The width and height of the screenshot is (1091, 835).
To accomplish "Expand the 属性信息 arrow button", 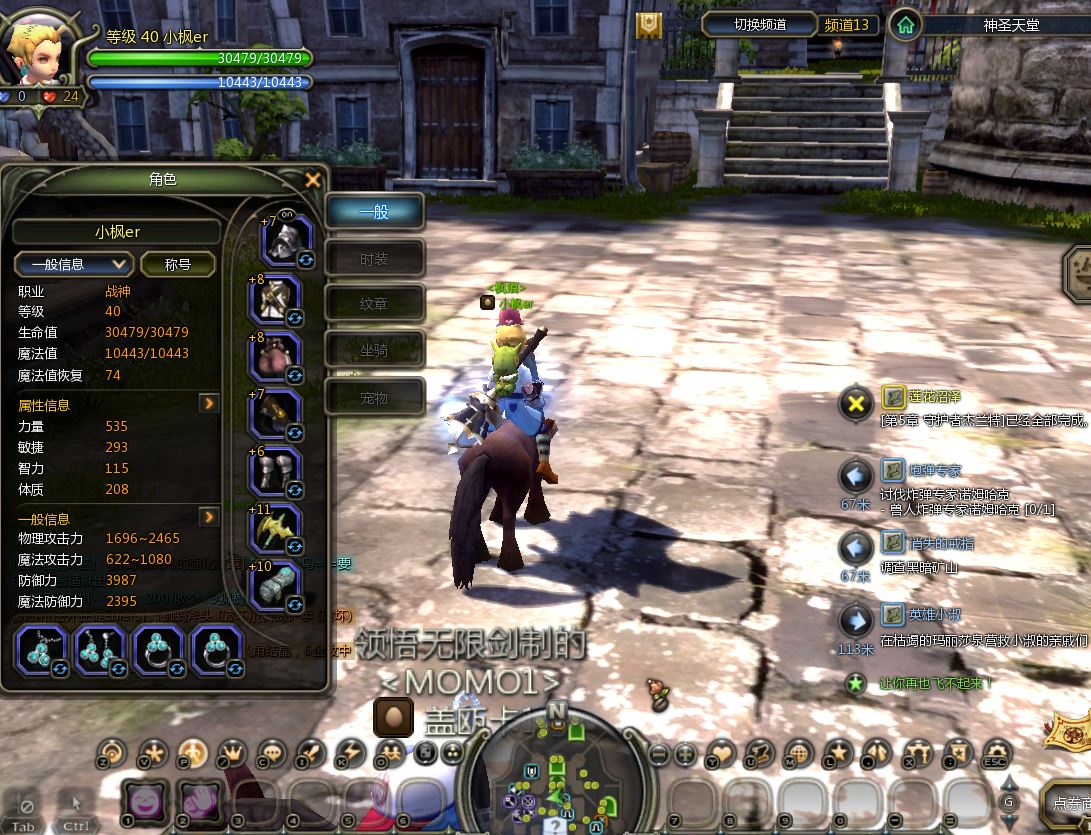I will [209, 404].
